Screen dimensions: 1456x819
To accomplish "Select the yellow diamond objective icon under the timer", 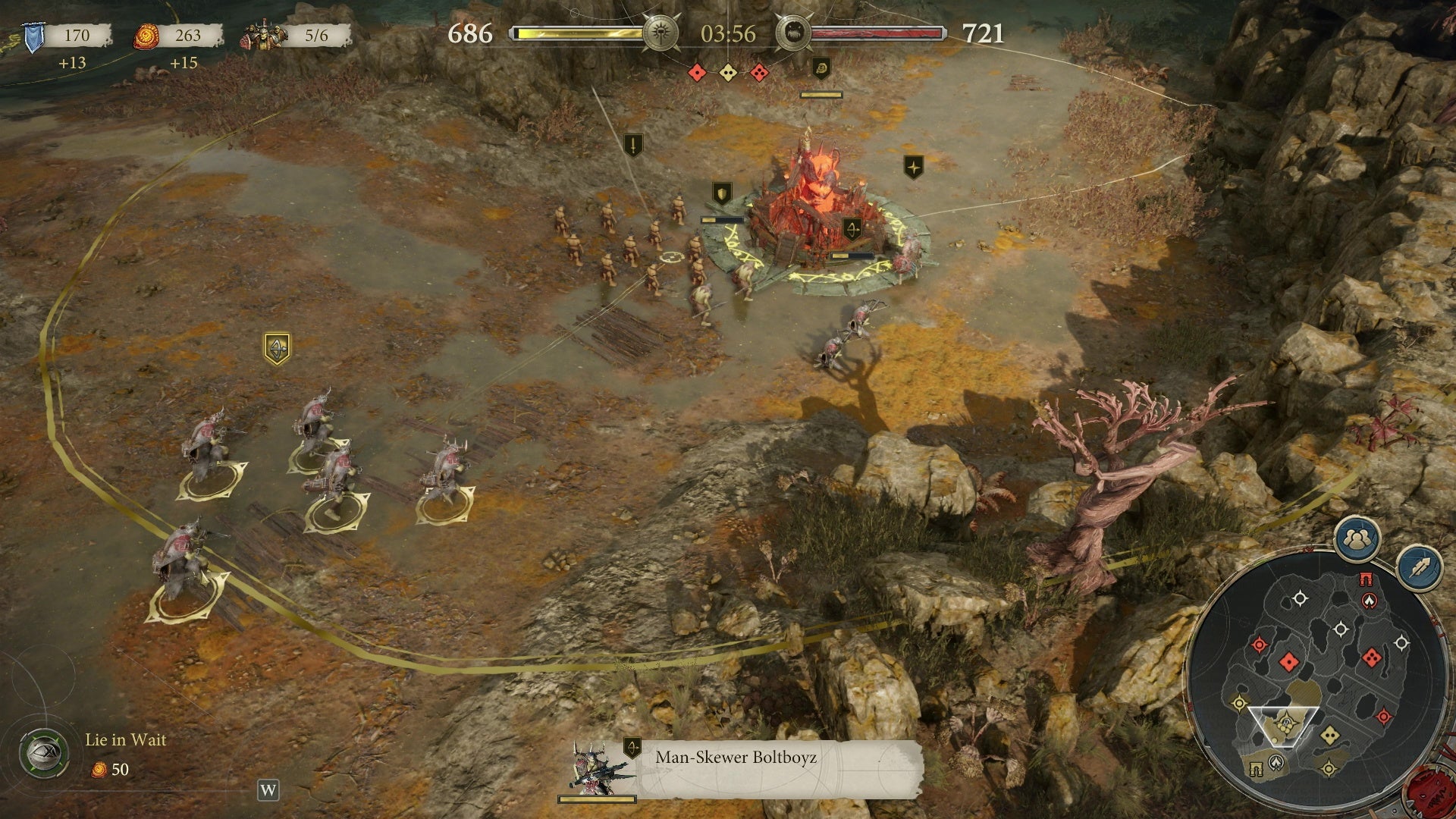I will click(728, 73).
